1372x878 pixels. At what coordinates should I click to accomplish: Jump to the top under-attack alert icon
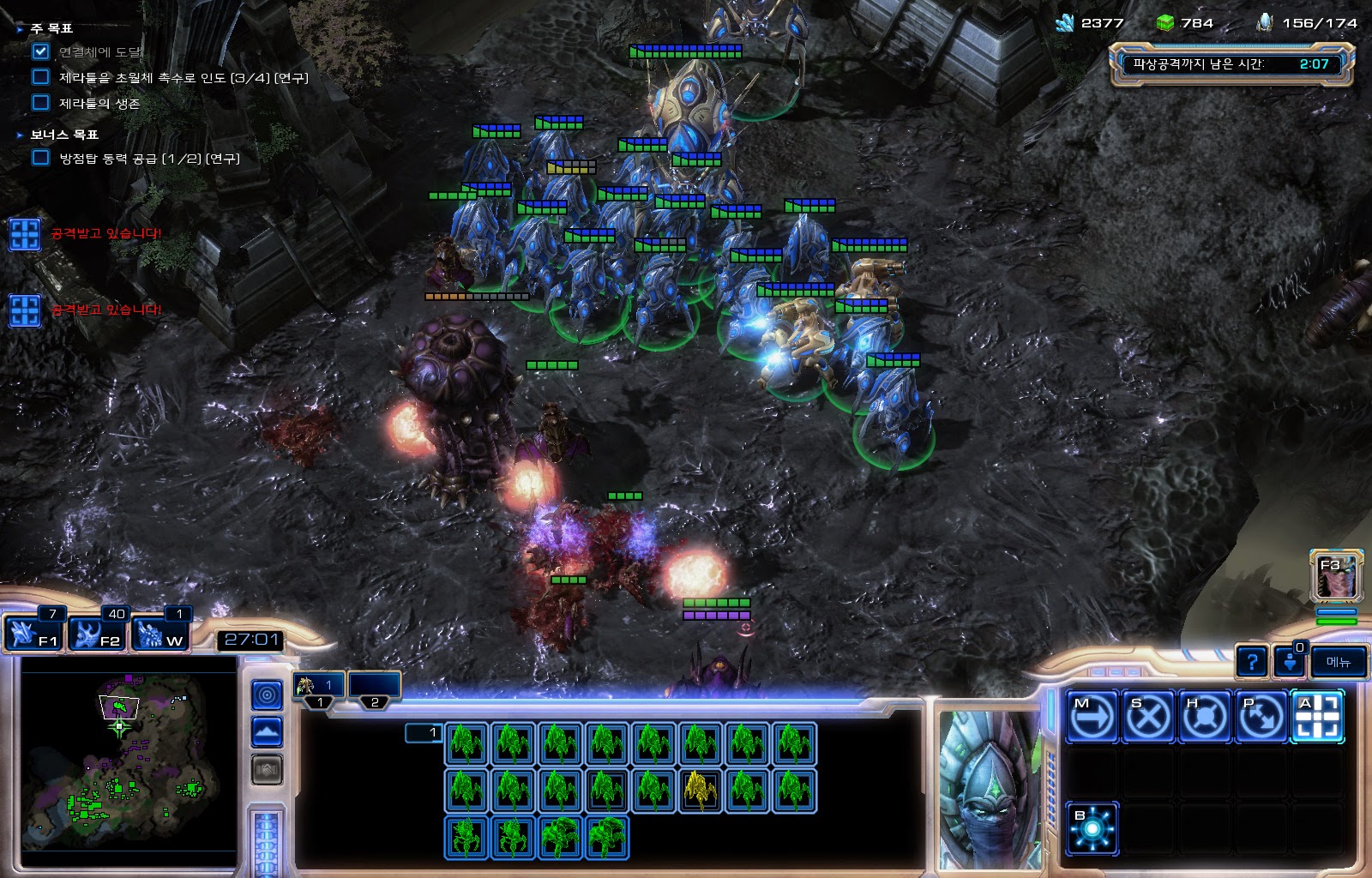tap(25, 234)
